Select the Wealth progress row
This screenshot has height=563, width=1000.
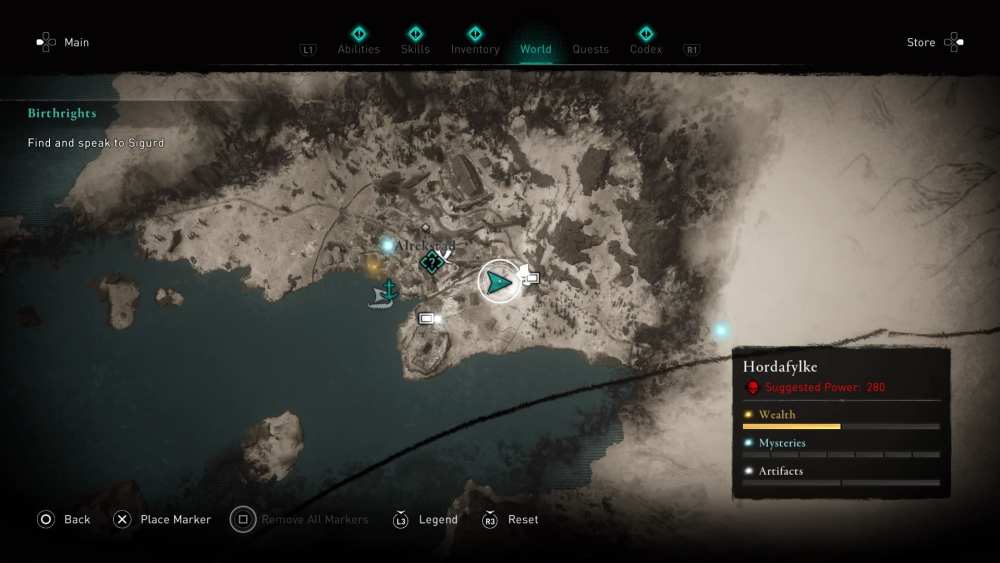pyautogui.click(x=841, y=418)
